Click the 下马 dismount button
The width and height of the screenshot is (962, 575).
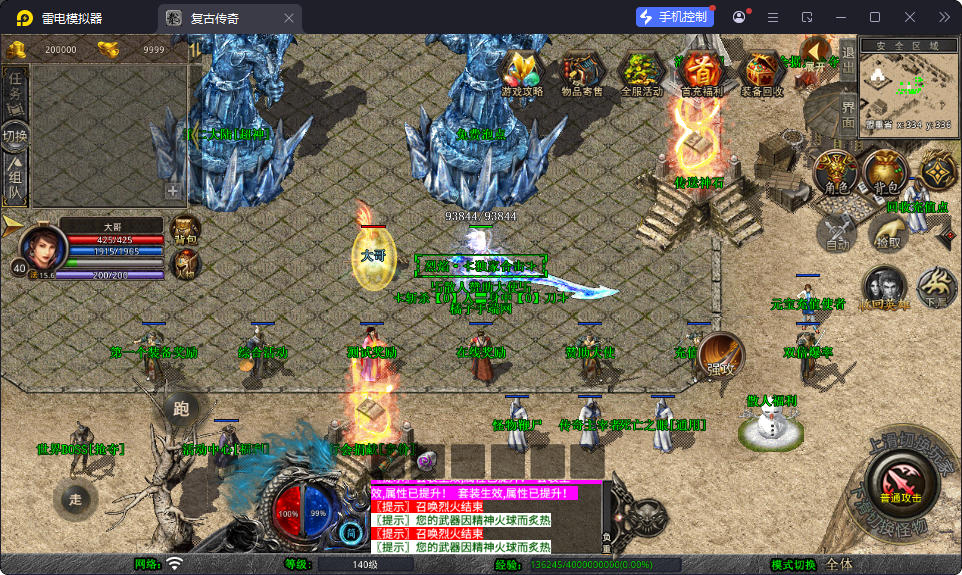pyautogui.click(x=936, y=287)
